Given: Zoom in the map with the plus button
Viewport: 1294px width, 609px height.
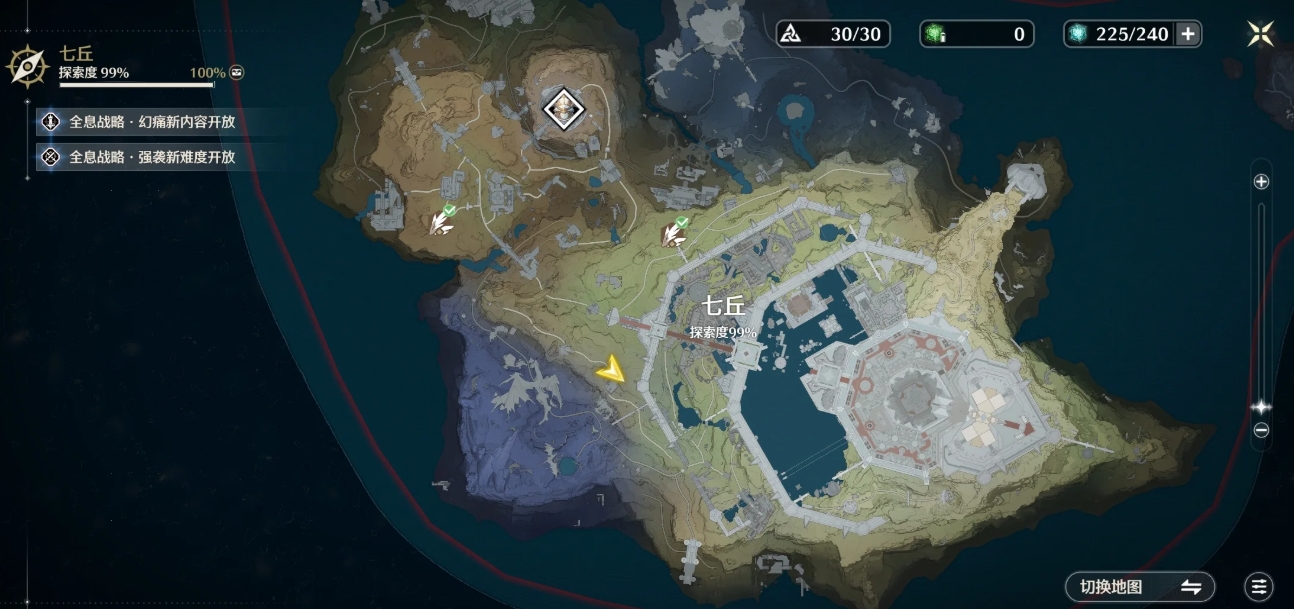Looking at the screenshot, I should tap(1261, 182).
